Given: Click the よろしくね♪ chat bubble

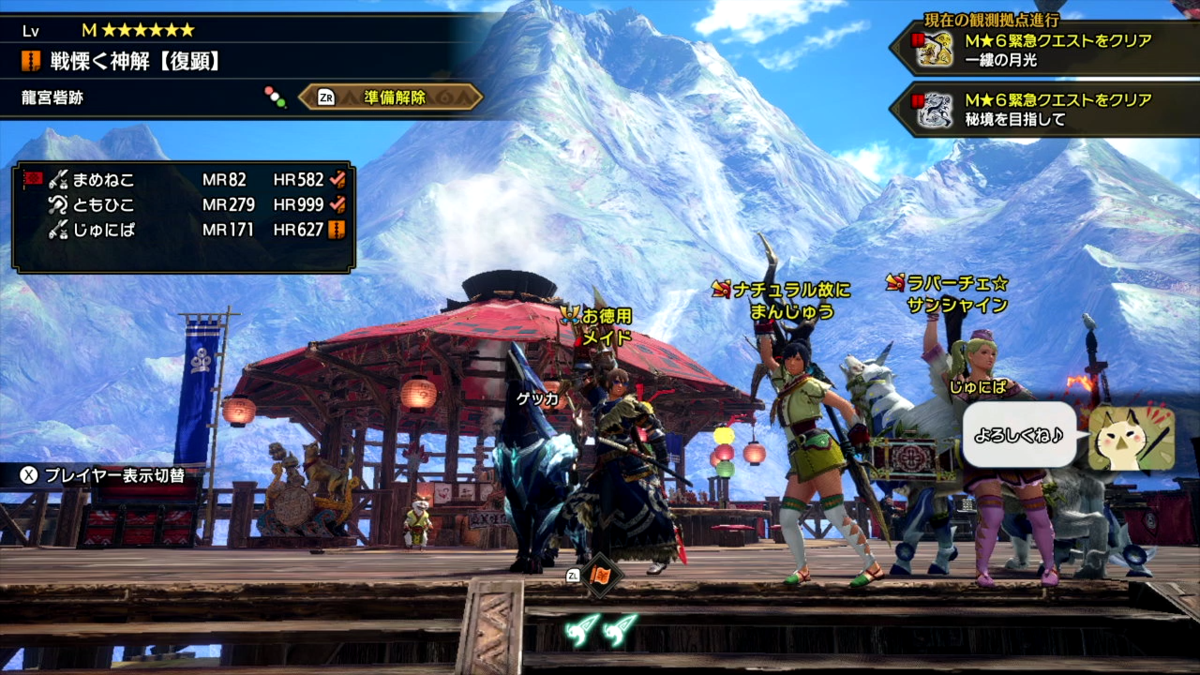Looking at the screenshot, I should (x=1019, y=438).
